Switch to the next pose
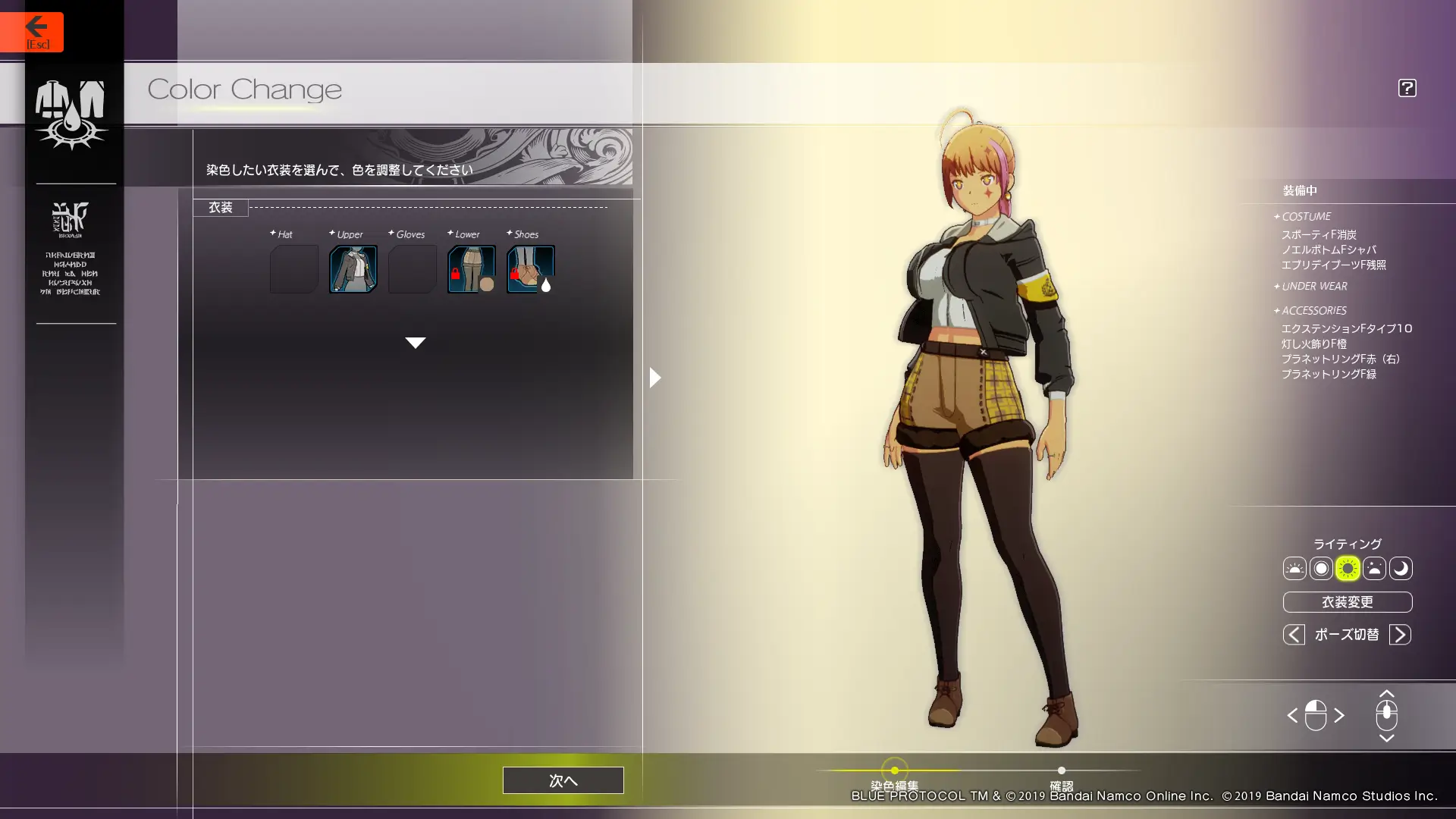 [x=1400, y=635]
